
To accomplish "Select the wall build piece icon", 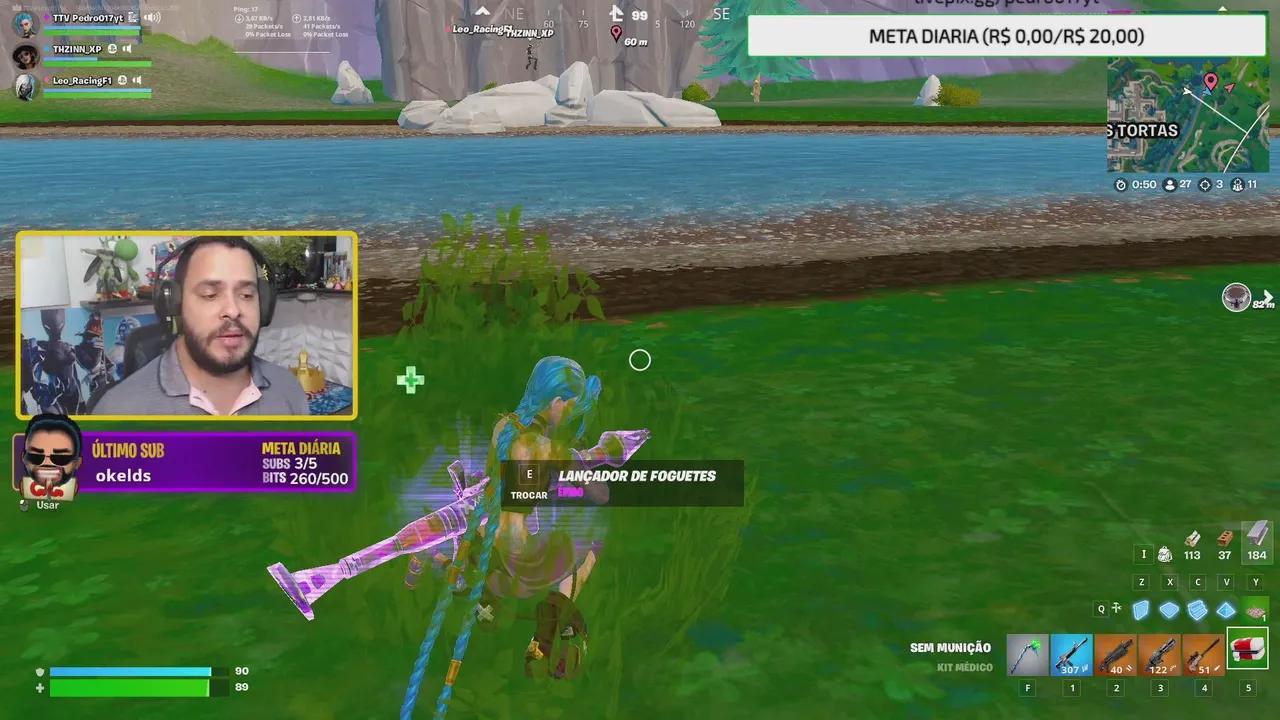I will (x=1141, y=608).
